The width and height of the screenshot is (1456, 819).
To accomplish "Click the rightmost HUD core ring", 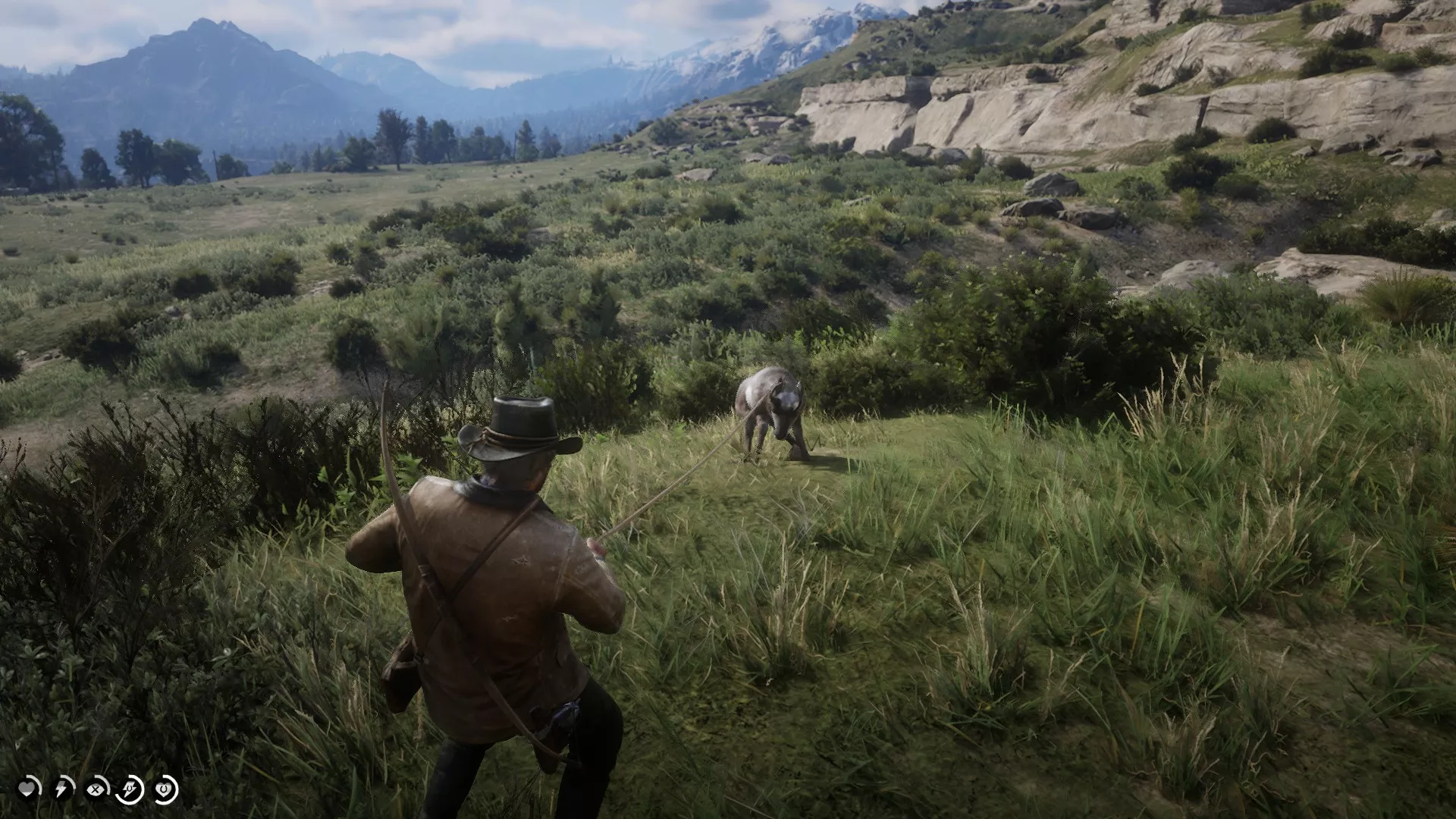I will point(164,790).
